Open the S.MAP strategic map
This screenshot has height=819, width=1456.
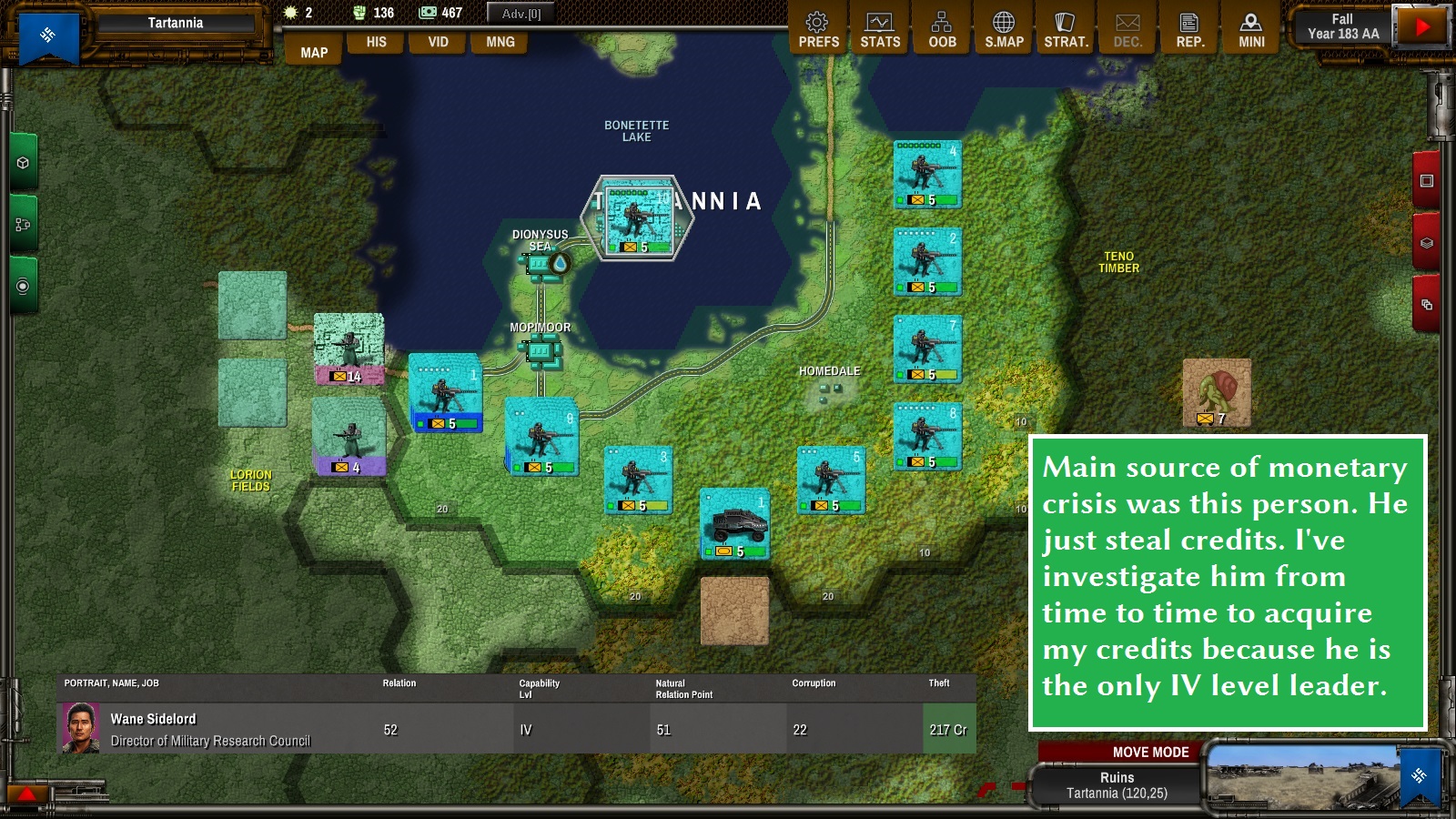click(1004, 30)
